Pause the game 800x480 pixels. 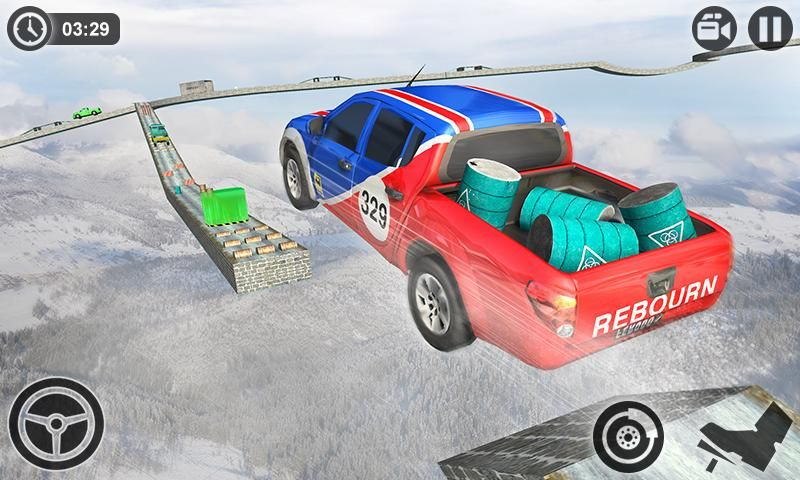(770, 29)
